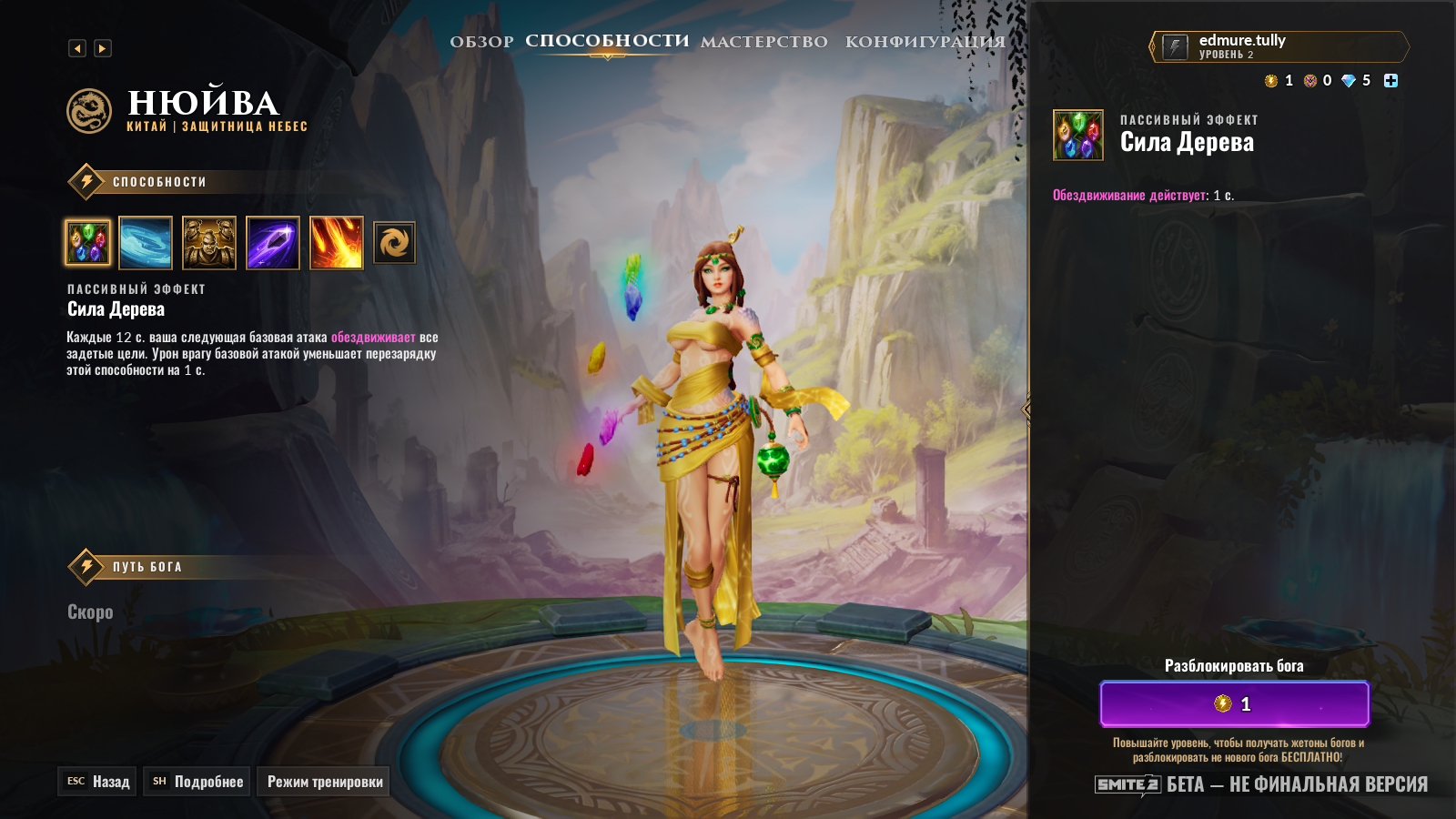Show details via Подробнее button
Image resolution: width=1456 pixels, height=819 pixels.
[197, 782]
